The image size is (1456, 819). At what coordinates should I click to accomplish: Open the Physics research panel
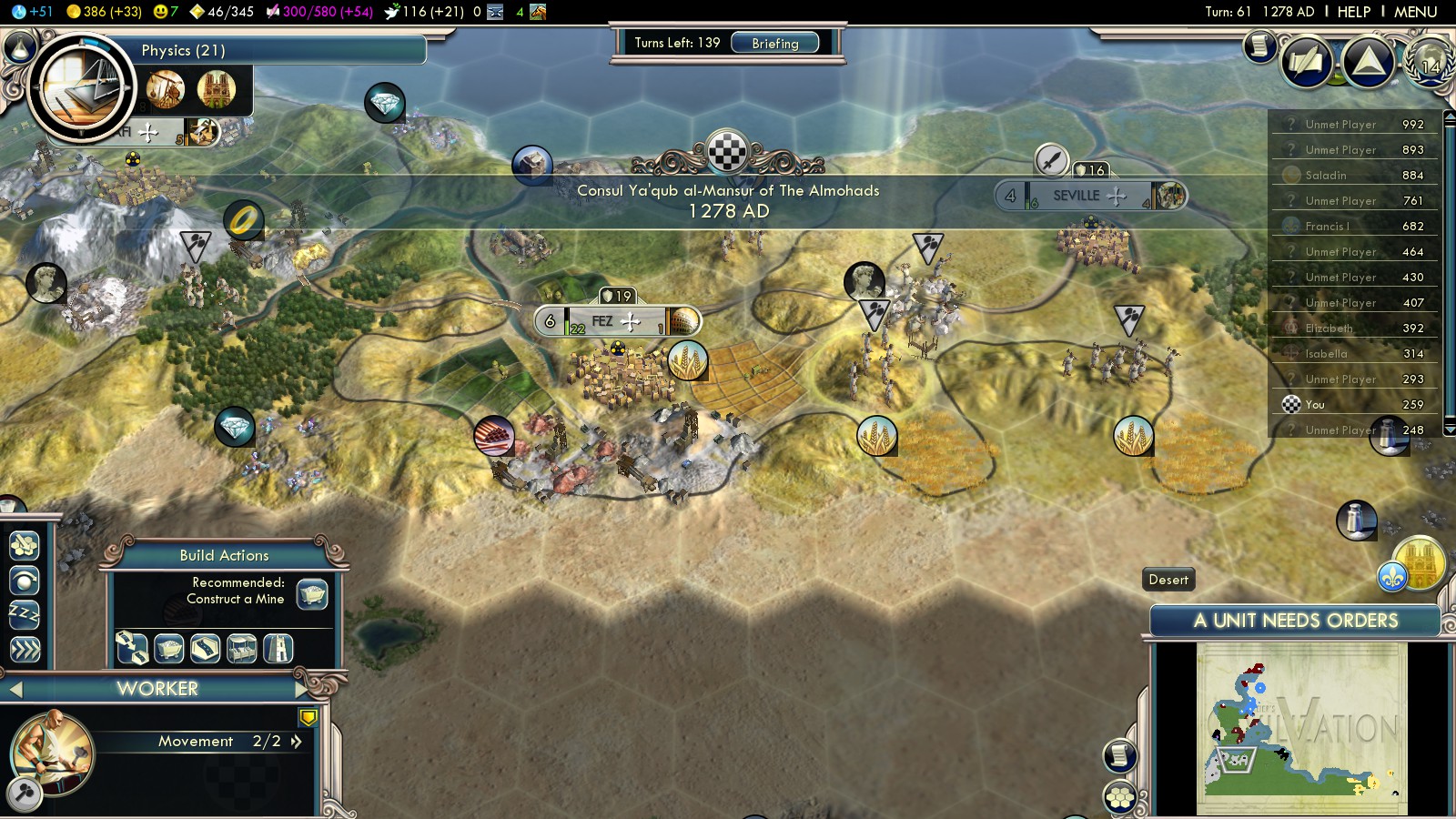tap(182, 51)
